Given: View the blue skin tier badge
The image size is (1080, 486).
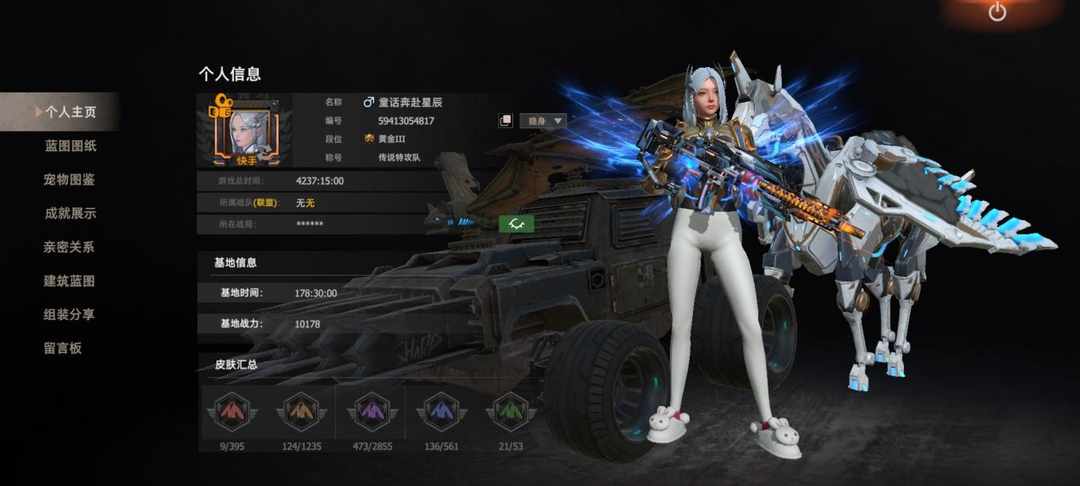Looking at the screenshot, I should [440, 412].
